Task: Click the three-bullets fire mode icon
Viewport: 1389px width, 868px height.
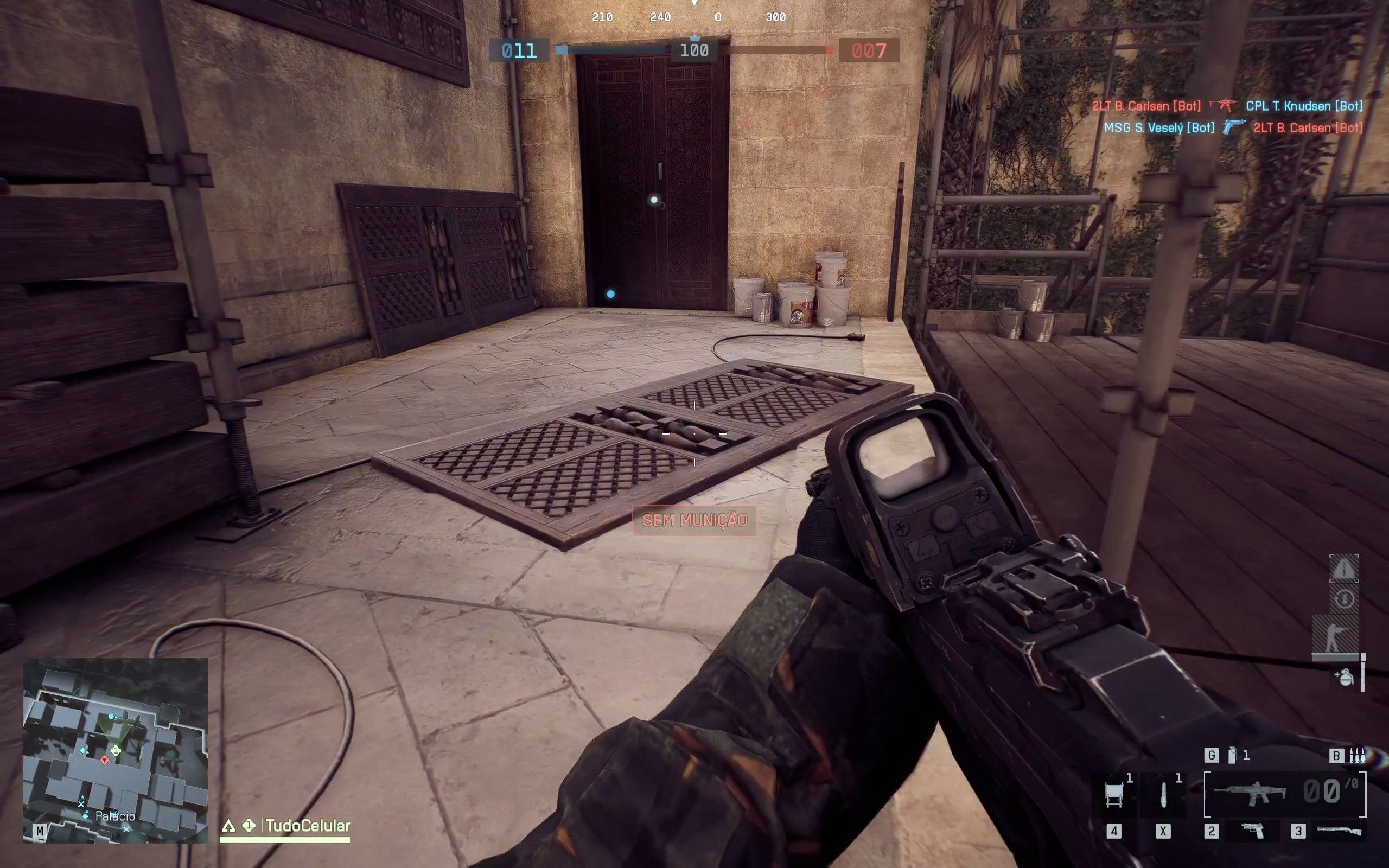Action: pyautogui.click(x=1357, y=756)
